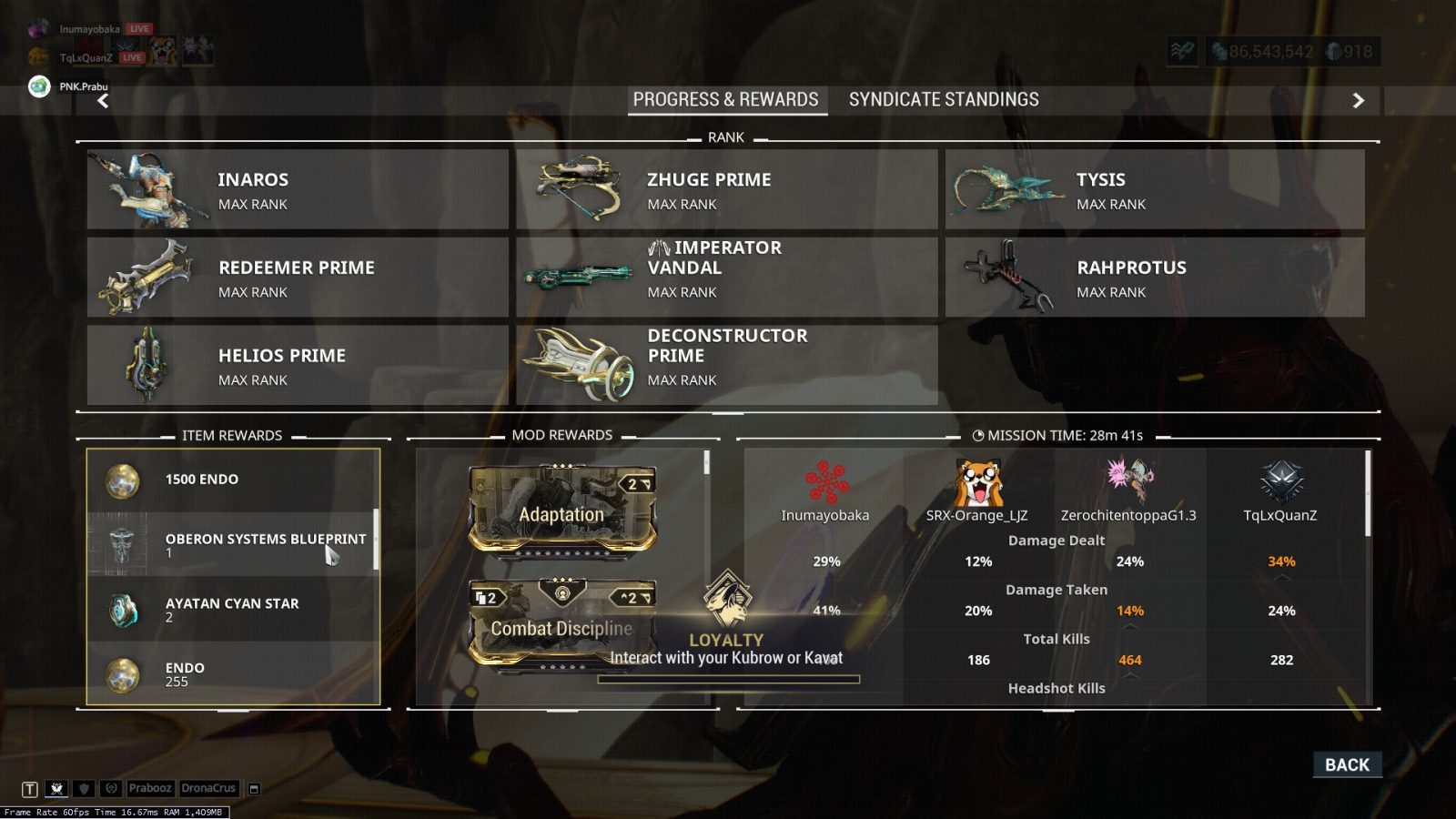The height and width of the screenshot is (819, 1456).
Task: Choose the Deconstructor Prime entry
Action: coord(726,365)
